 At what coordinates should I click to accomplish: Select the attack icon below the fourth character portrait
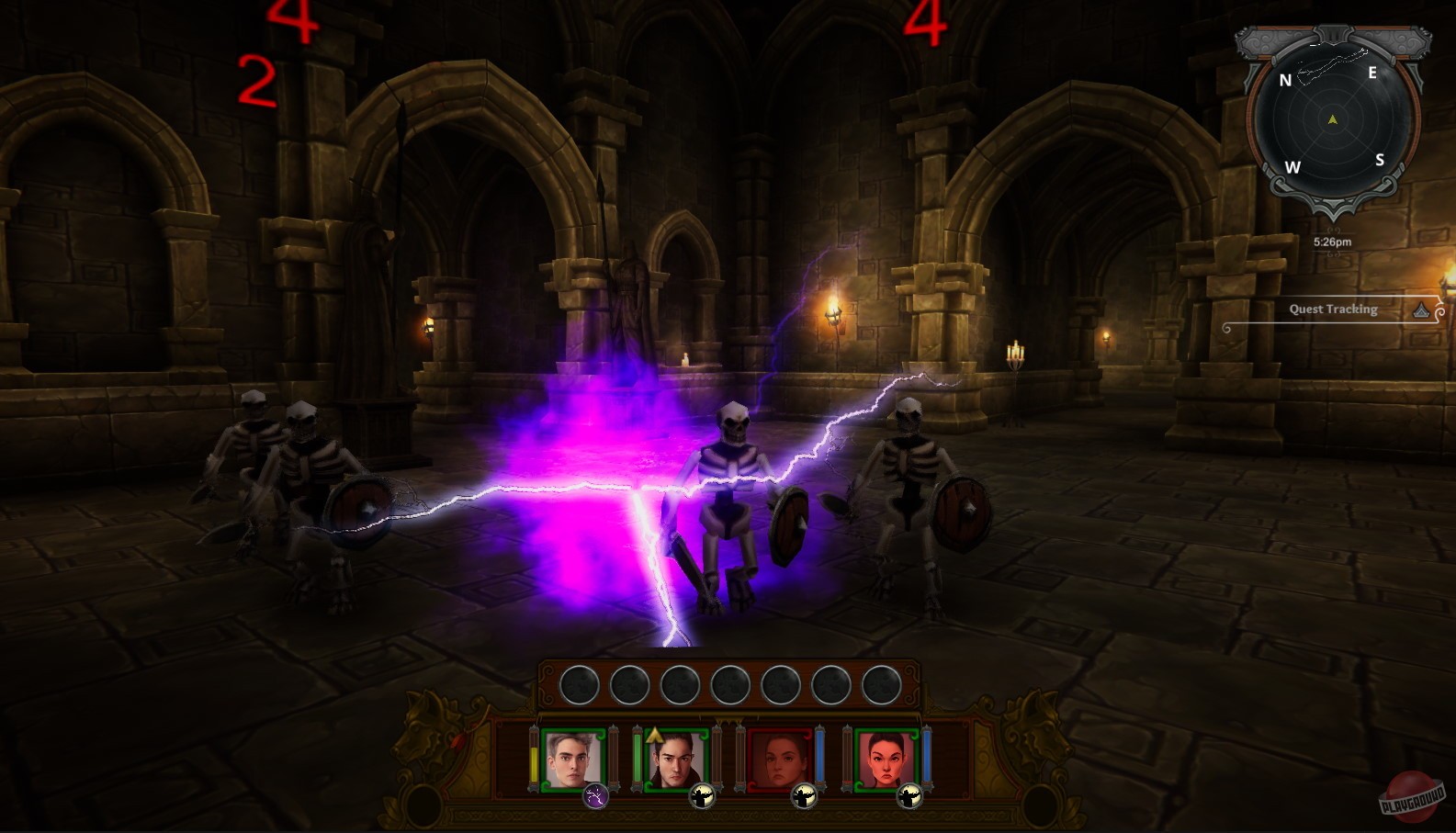point(909,797)
